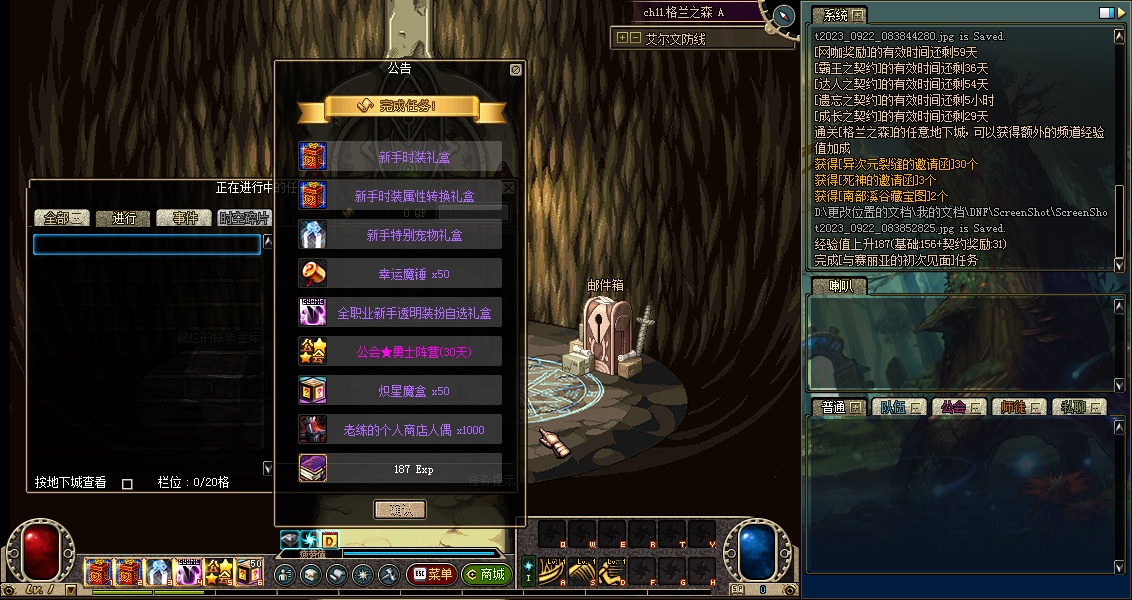
Task: Select the 公会 guild chat tab
Action: [x=957, y=407]
